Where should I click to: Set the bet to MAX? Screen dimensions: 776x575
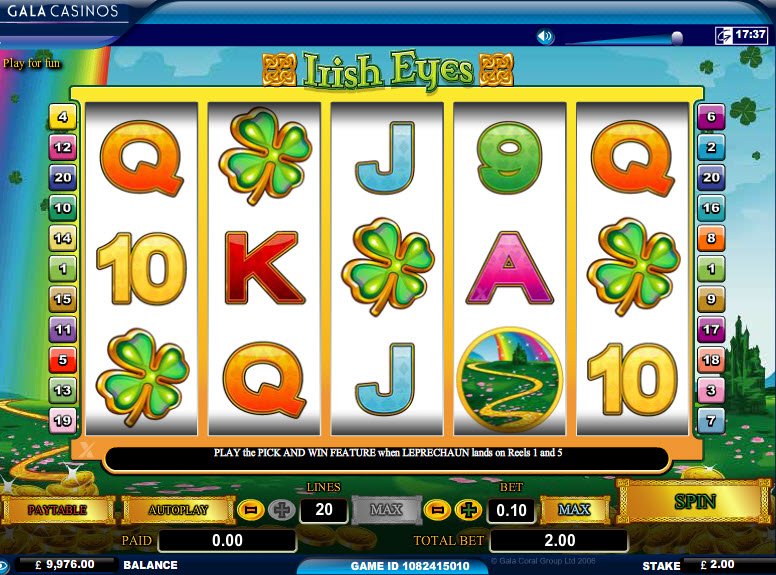click(x=574, y=510)
